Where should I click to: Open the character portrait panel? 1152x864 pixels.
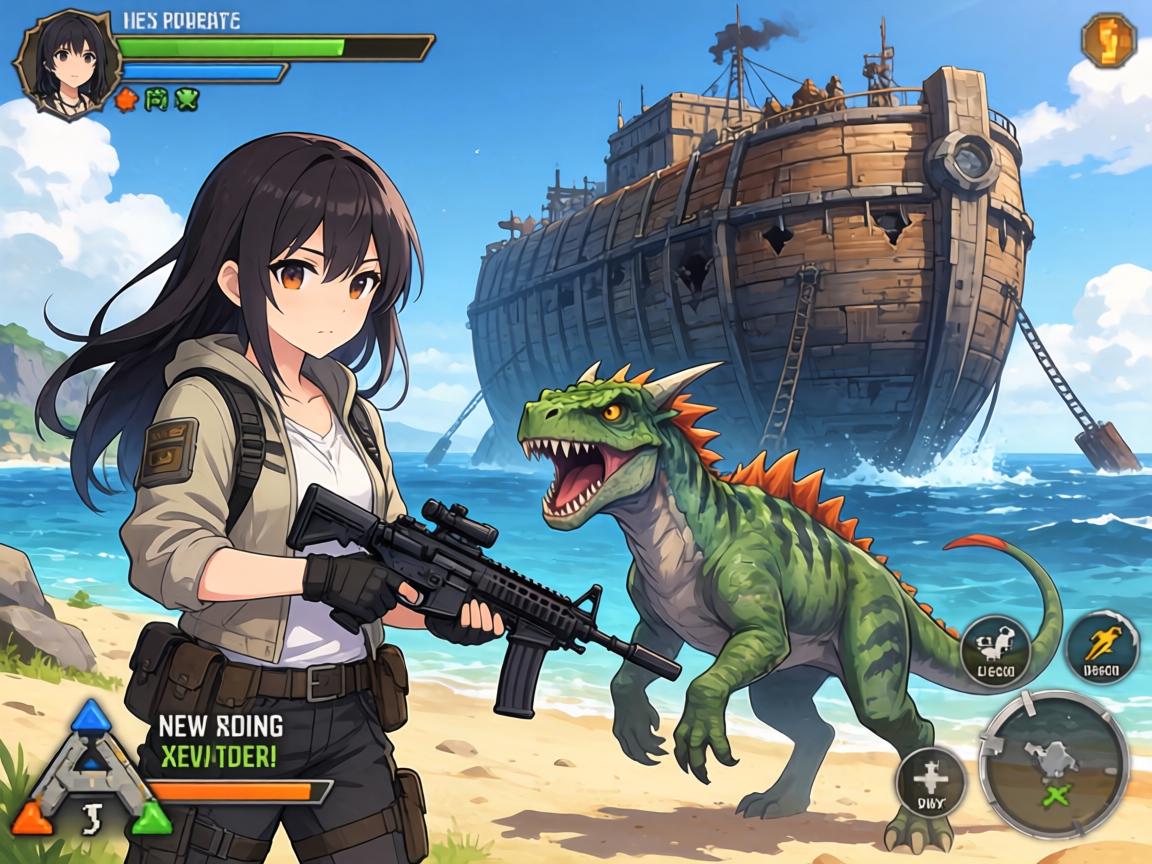[66, 63]
